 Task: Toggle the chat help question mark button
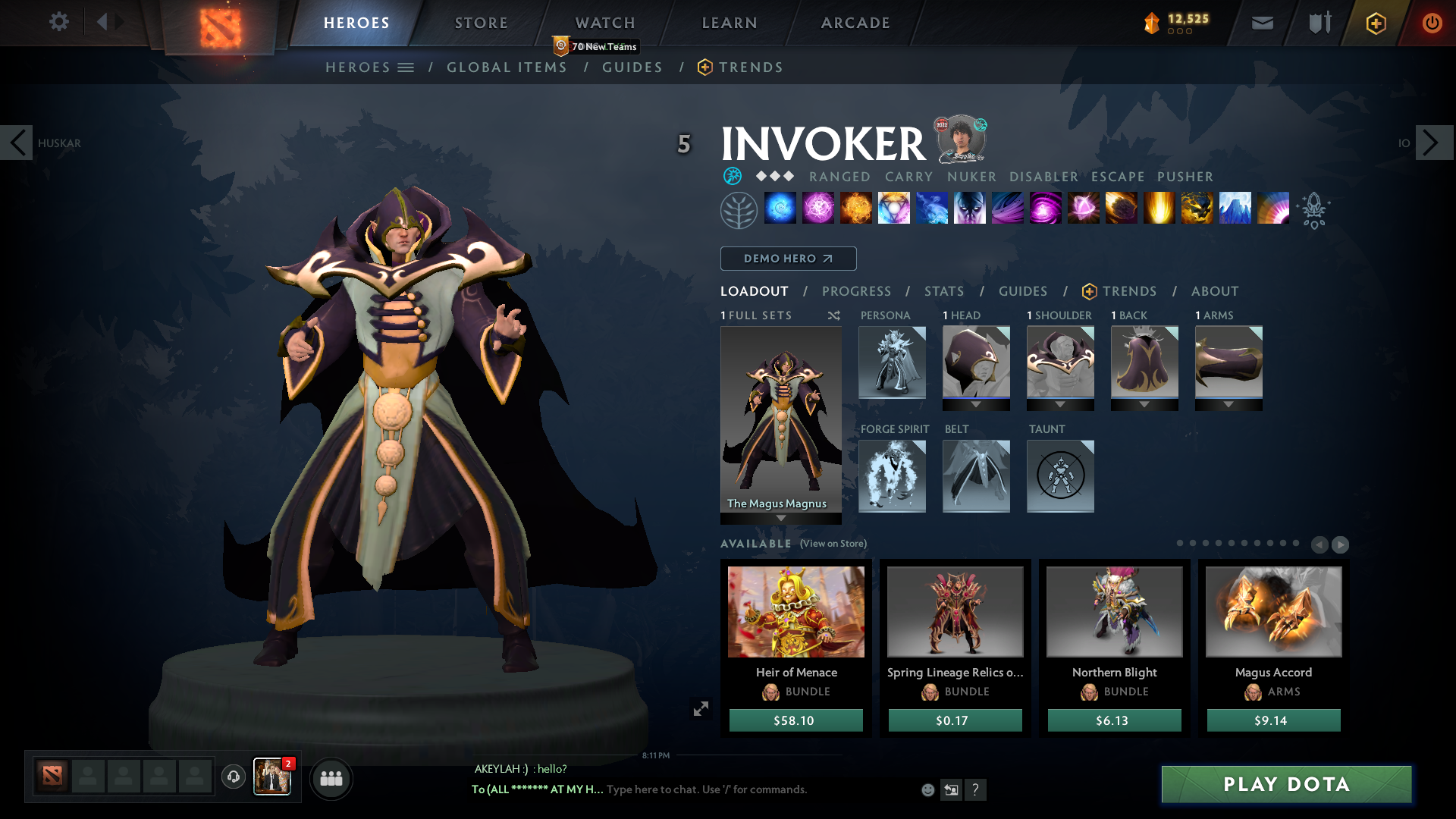pos(976,789)
